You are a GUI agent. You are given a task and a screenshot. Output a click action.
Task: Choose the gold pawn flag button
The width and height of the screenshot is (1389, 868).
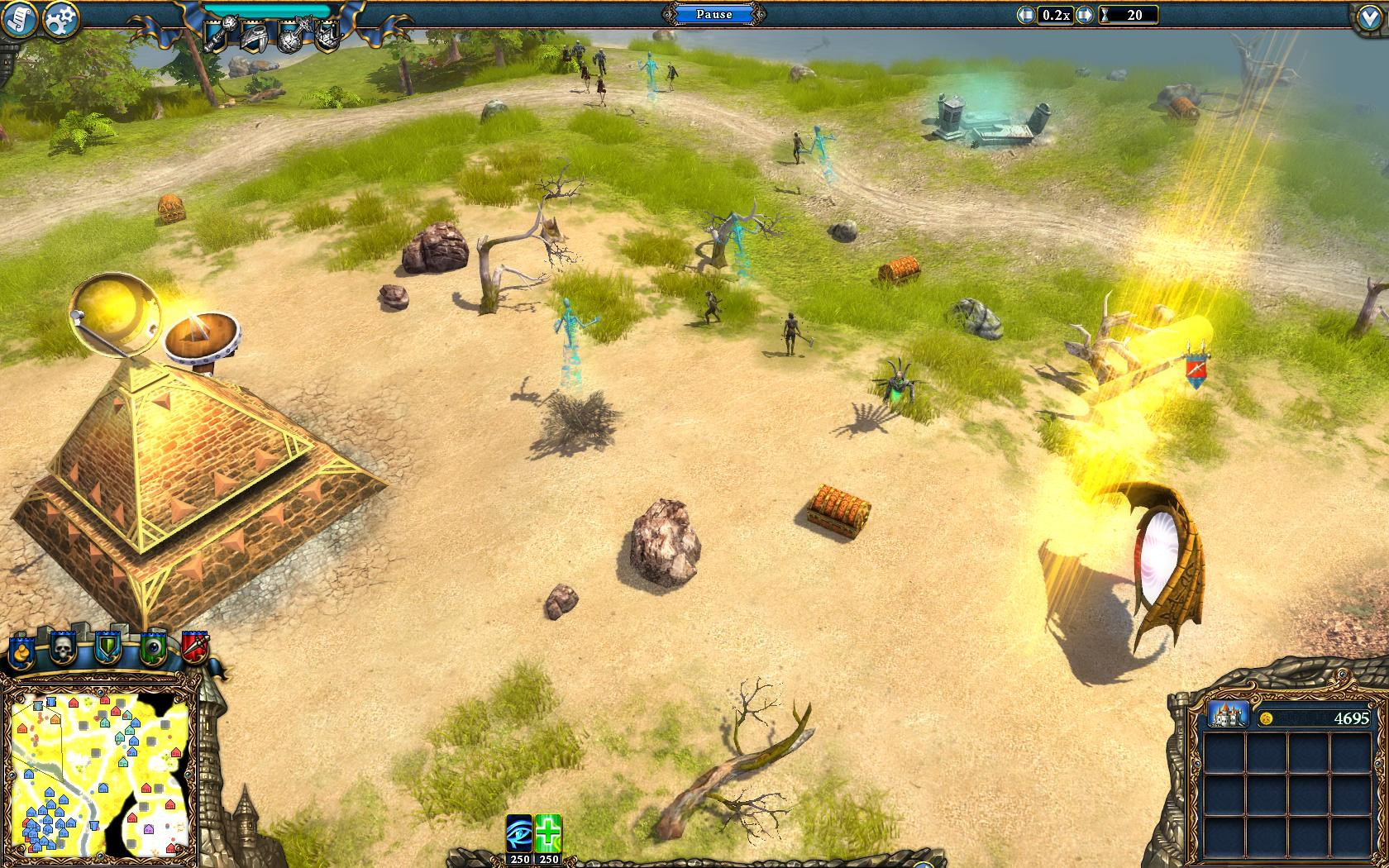(21, 649)
